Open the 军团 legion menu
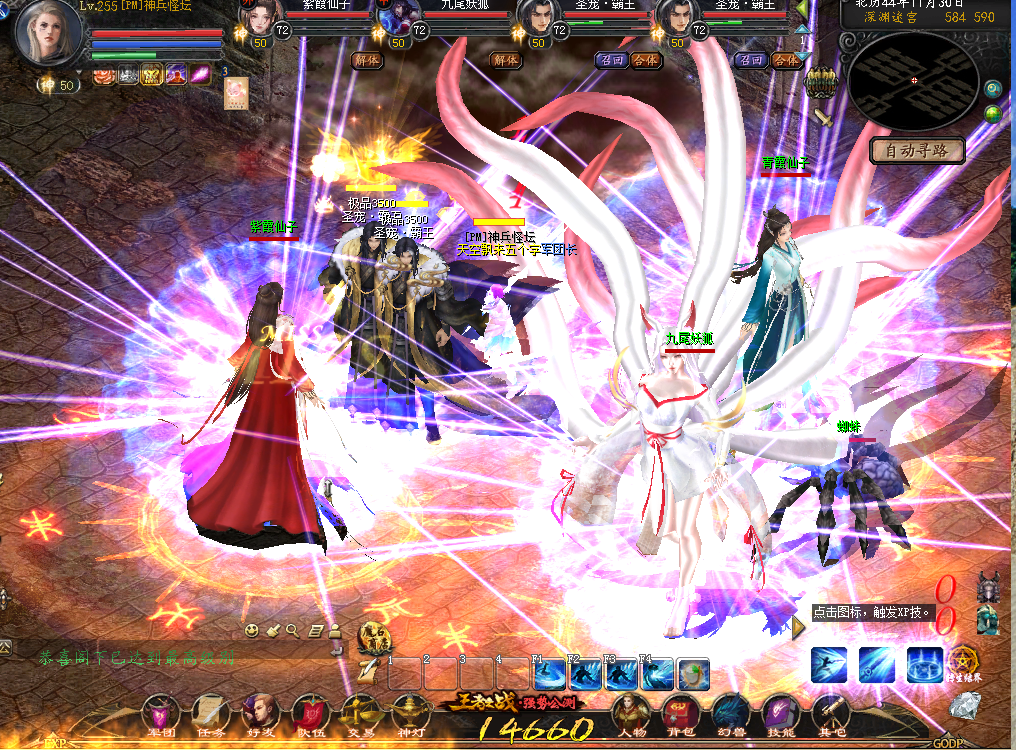The width and height of the screenshot is (1016, 750). (161, 714)
